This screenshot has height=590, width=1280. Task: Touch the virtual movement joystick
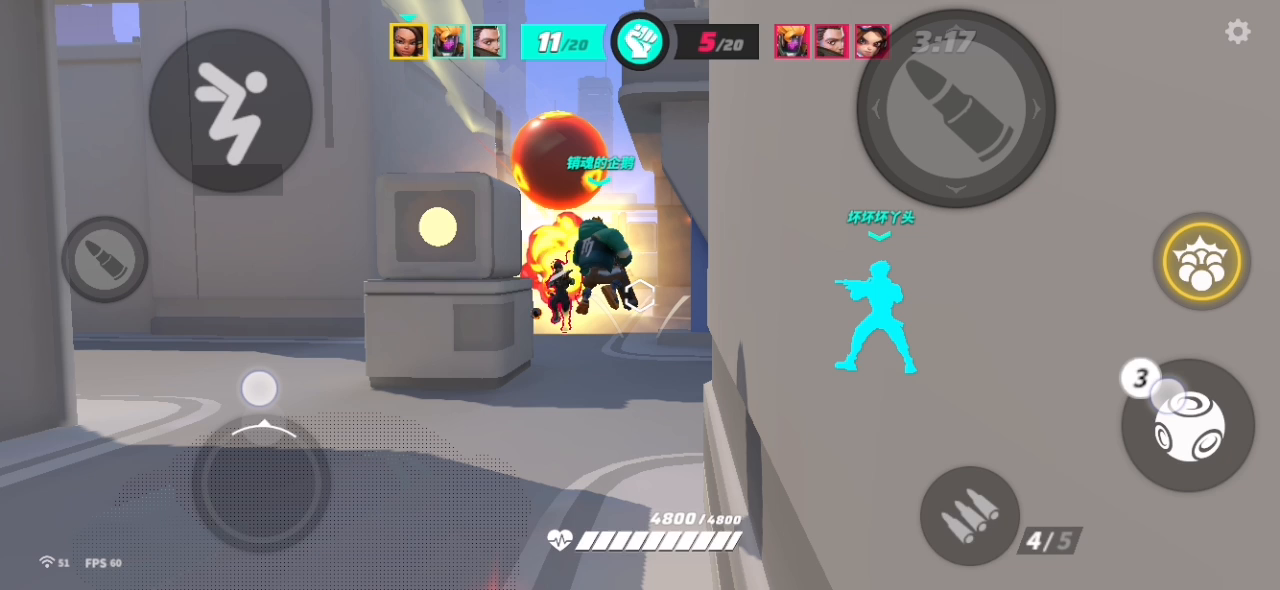tap(261, 482)
